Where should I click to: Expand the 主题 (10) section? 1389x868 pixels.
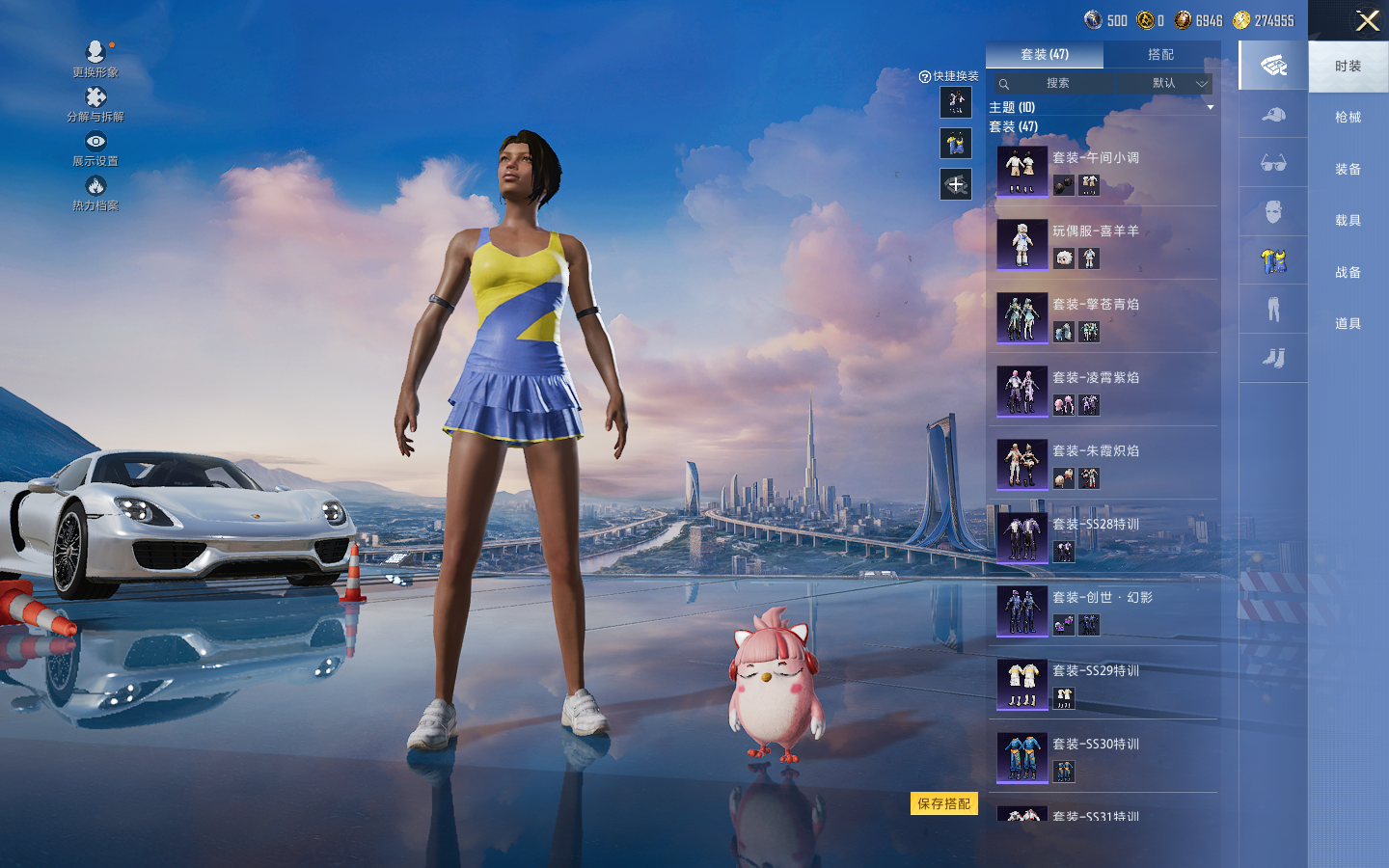(x=1101, y=107)
